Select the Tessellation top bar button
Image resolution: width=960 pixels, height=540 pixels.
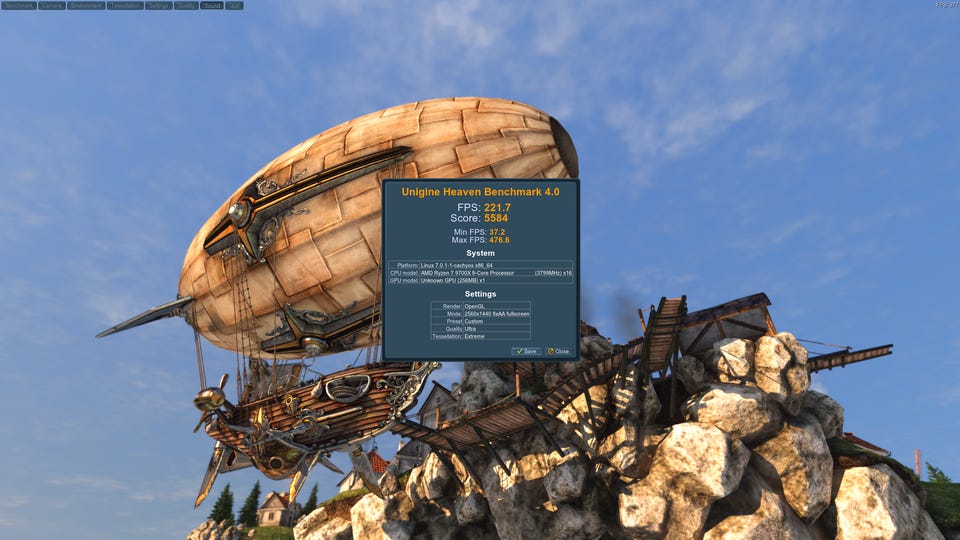(125, 5)
